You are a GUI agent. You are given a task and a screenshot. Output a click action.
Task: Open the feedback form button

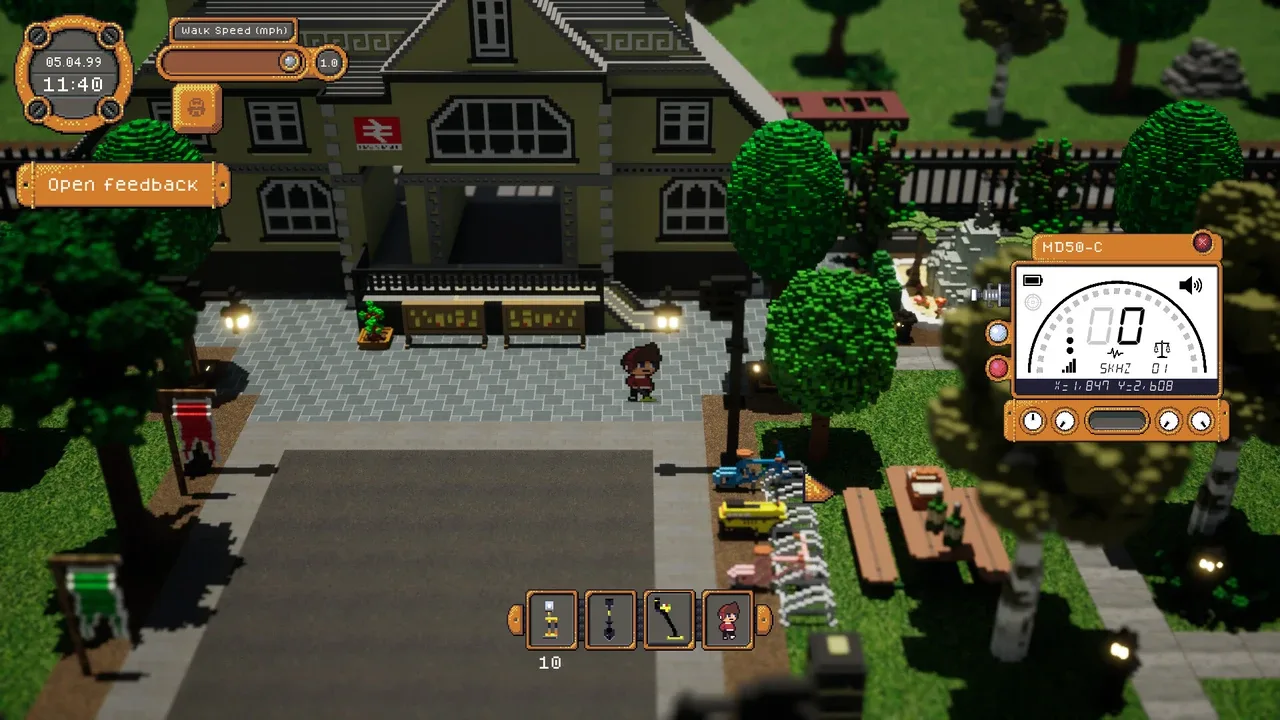(x=123, y=185)
